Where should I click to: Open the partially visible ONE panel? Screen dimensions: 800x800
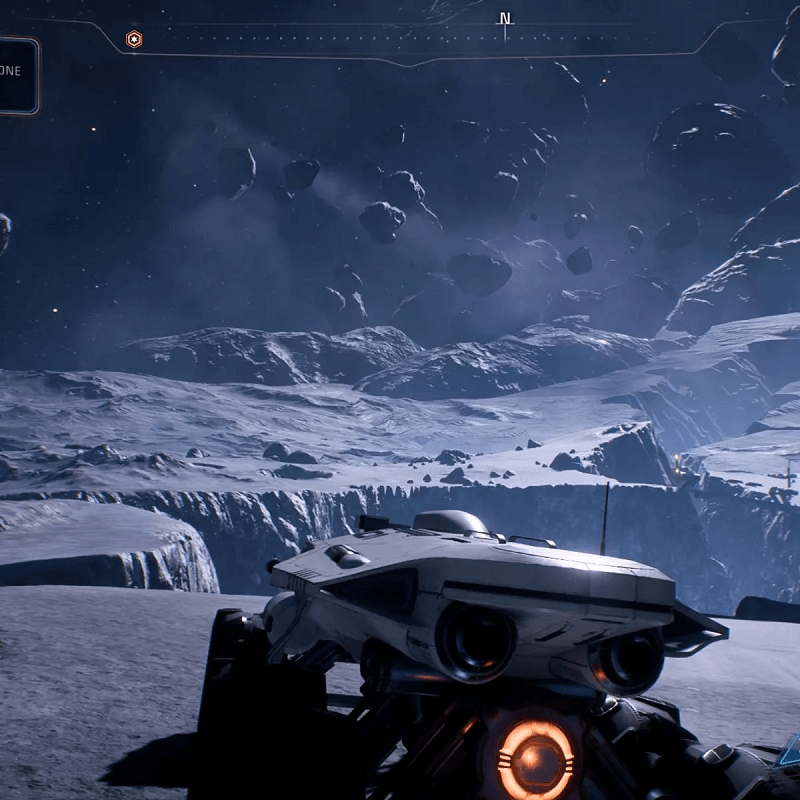tap(17, 75)
